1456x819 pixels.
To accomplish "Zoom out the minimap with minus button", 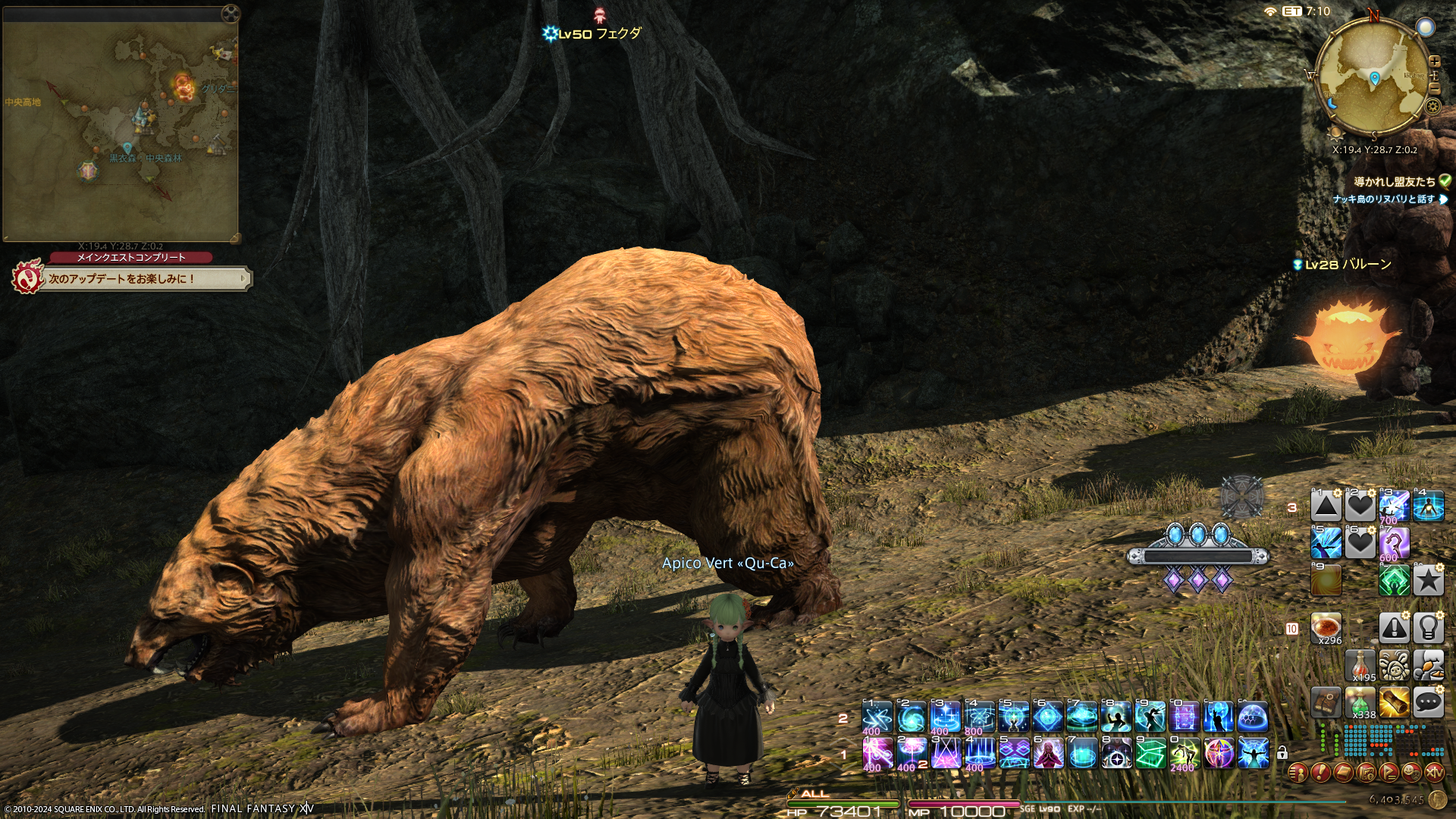I will pos(1434,89).
